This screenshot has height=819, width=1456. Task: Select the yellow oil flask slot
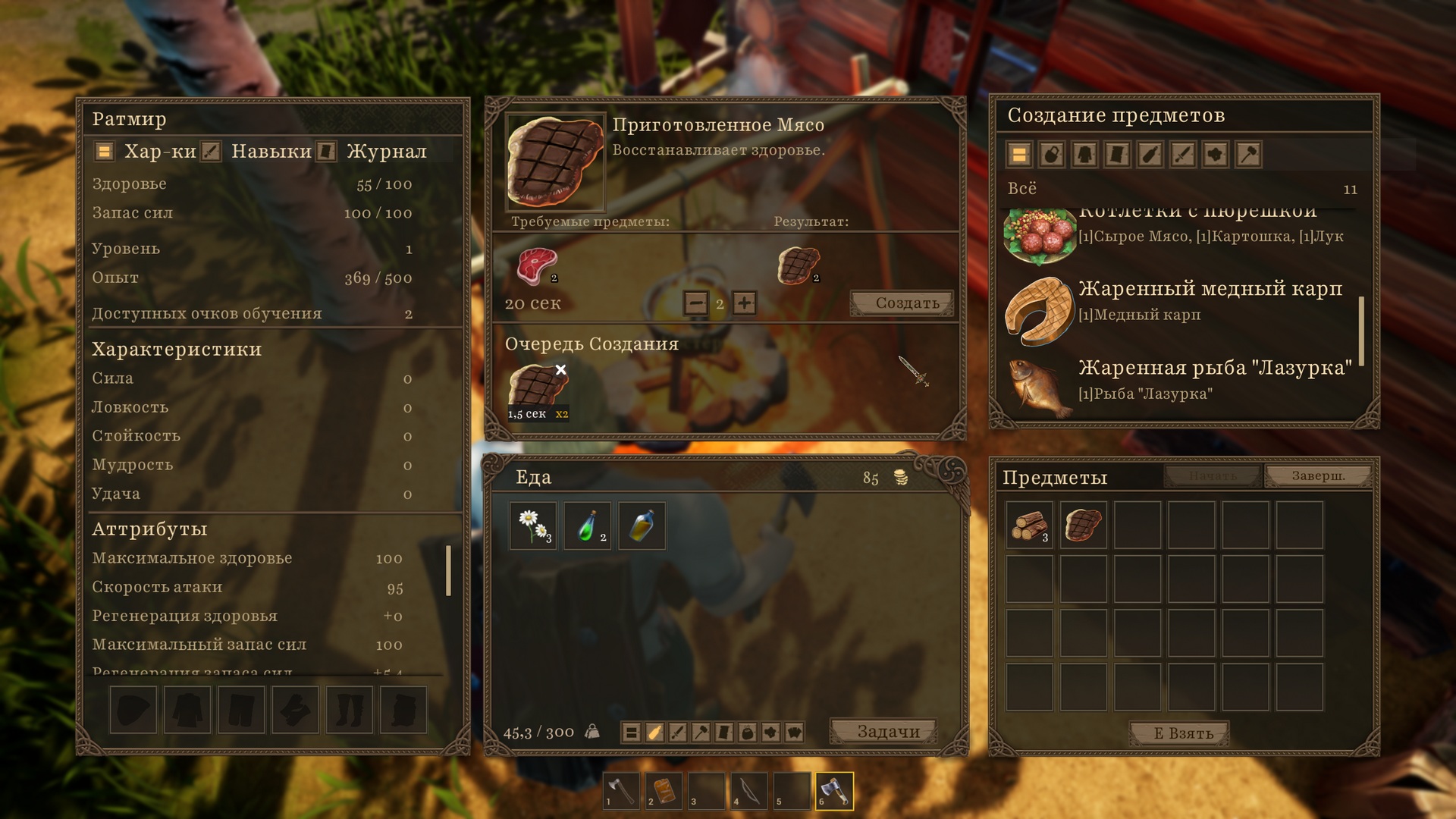642,526
